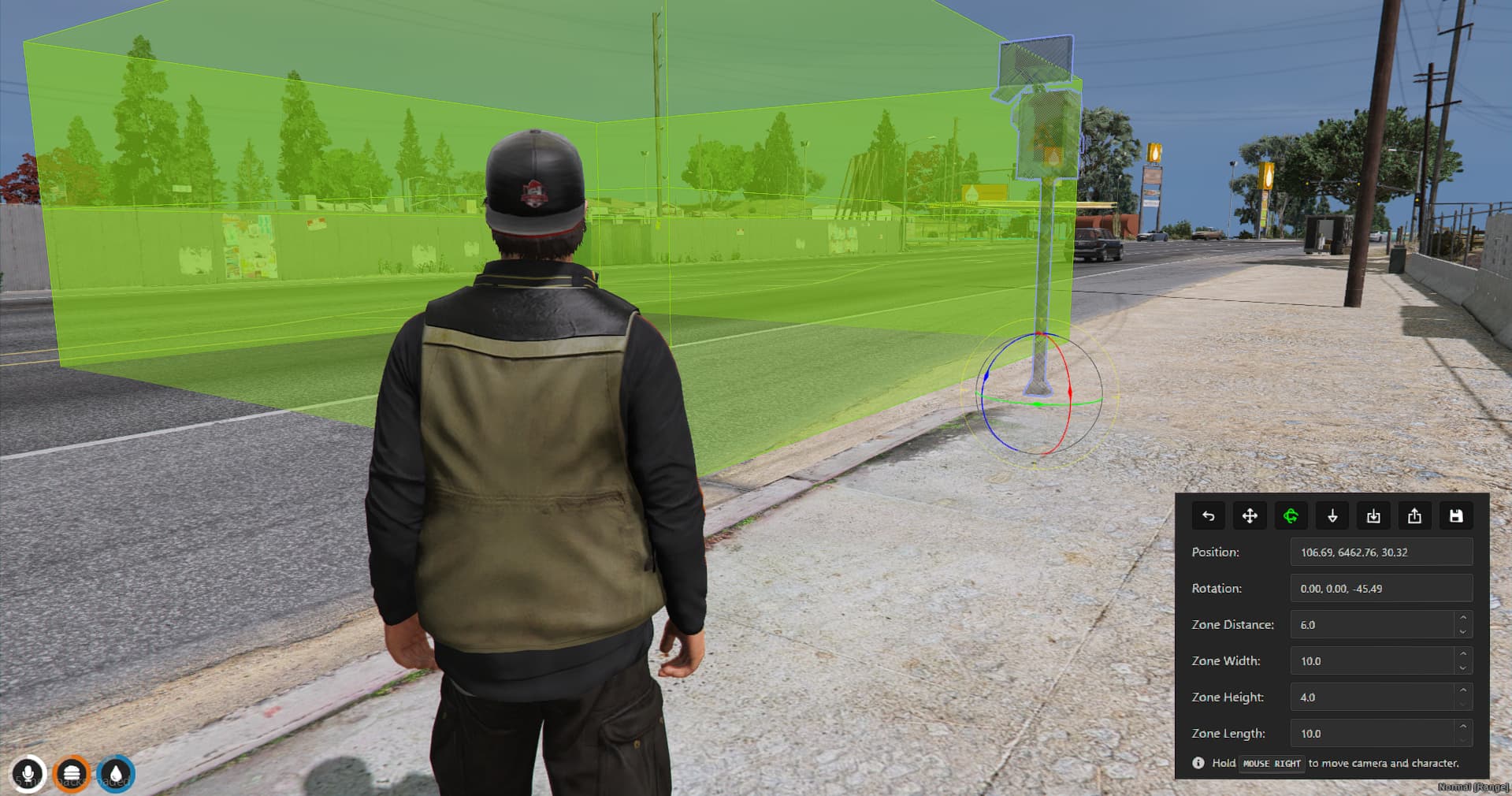Image resolution: width=1512 pixels, height=796 pixels.
Task: Click the place-on-ground arrow icon
Action: [1332, 515]
